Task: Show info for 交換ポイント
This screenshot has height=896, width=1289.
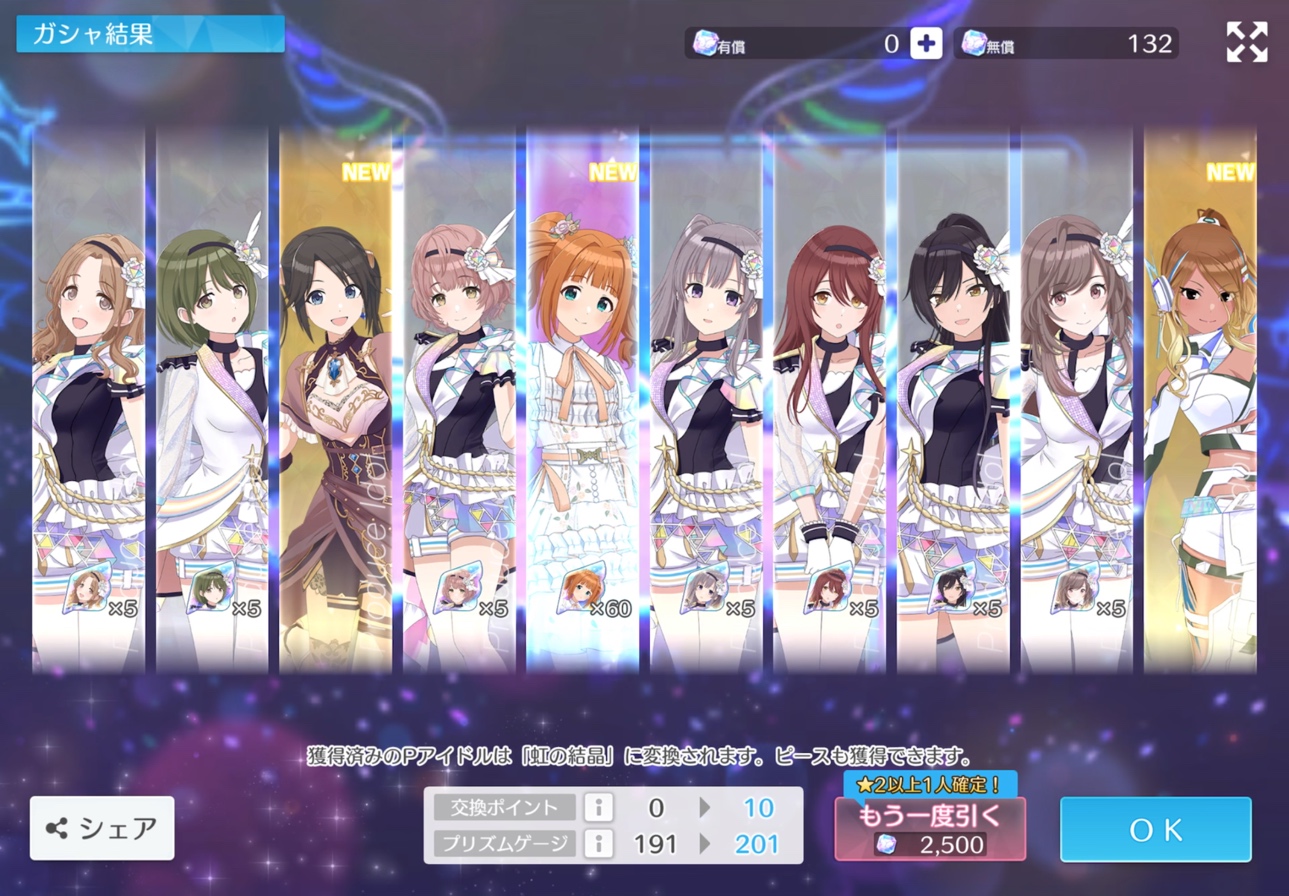Action: tap(598, 807)
